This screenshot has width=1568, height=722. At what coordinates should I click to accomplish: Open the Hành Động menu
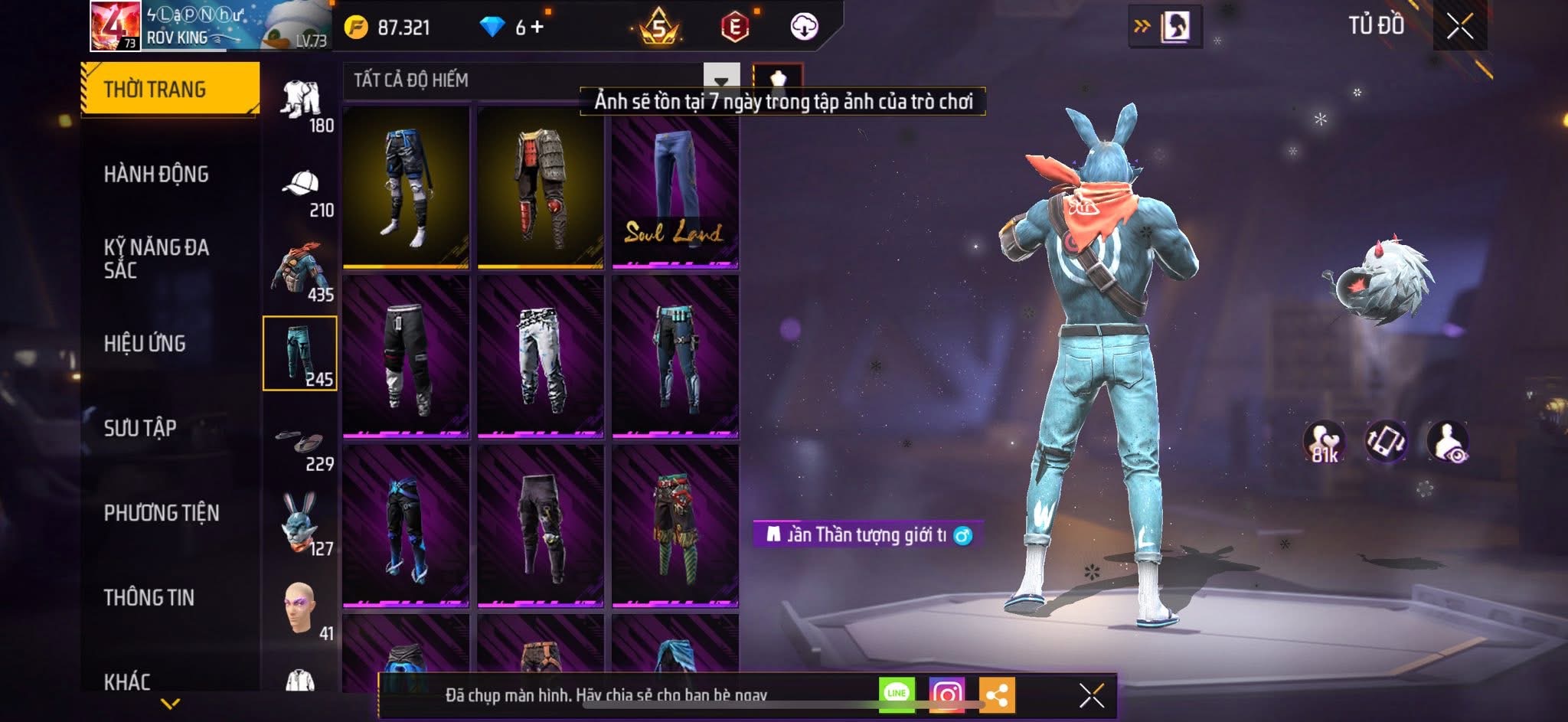156,175
